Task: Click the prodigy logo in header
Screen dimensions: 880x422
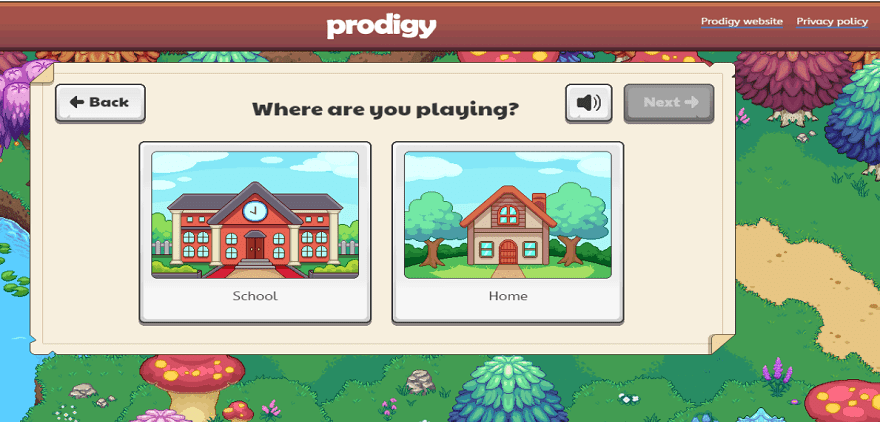Action: (381, 26)
